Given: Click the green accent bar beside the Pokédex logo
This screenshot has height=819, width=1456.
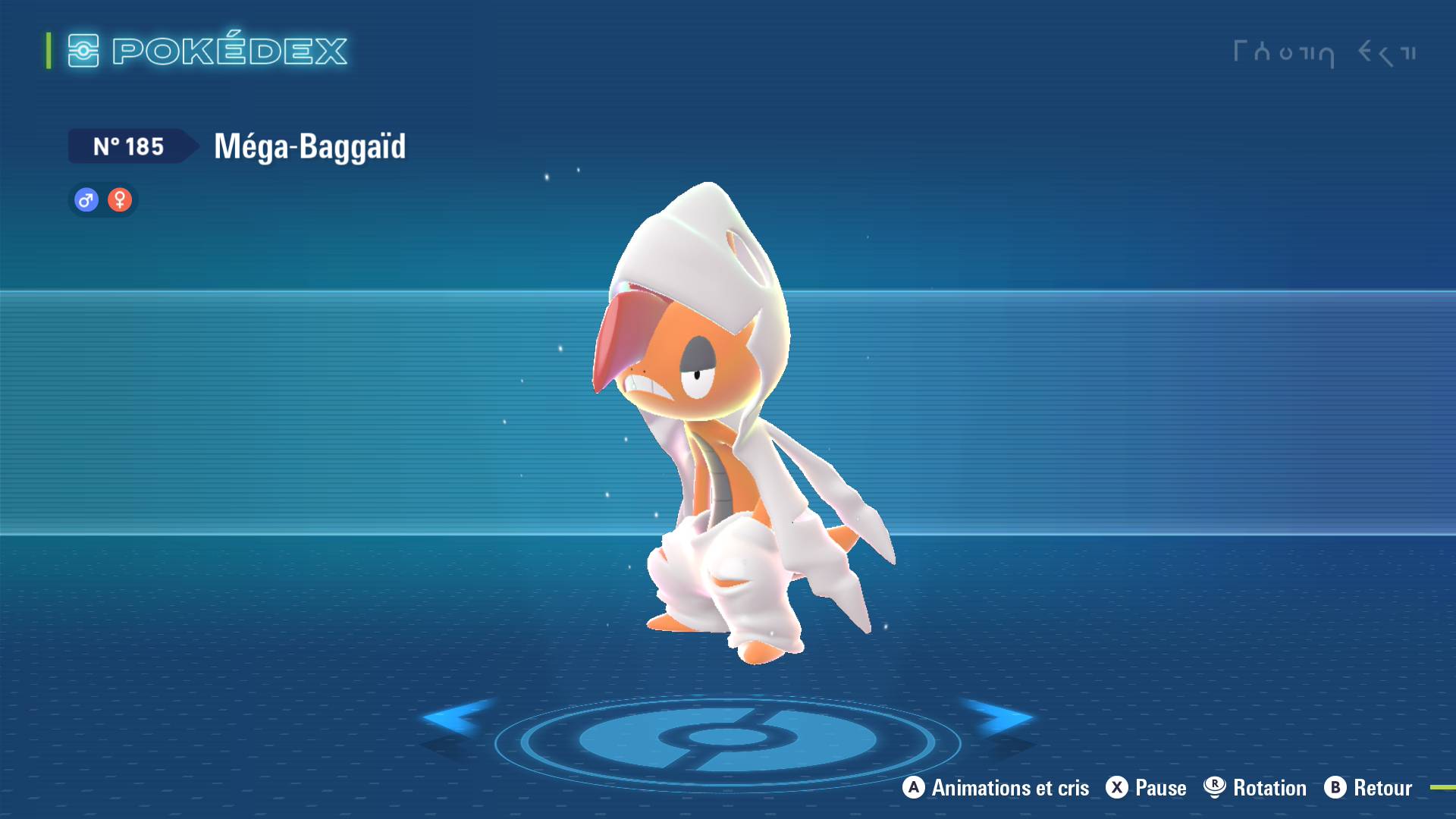Looking at the screenshot, I should pyautogui.click(x=48, y=51).
